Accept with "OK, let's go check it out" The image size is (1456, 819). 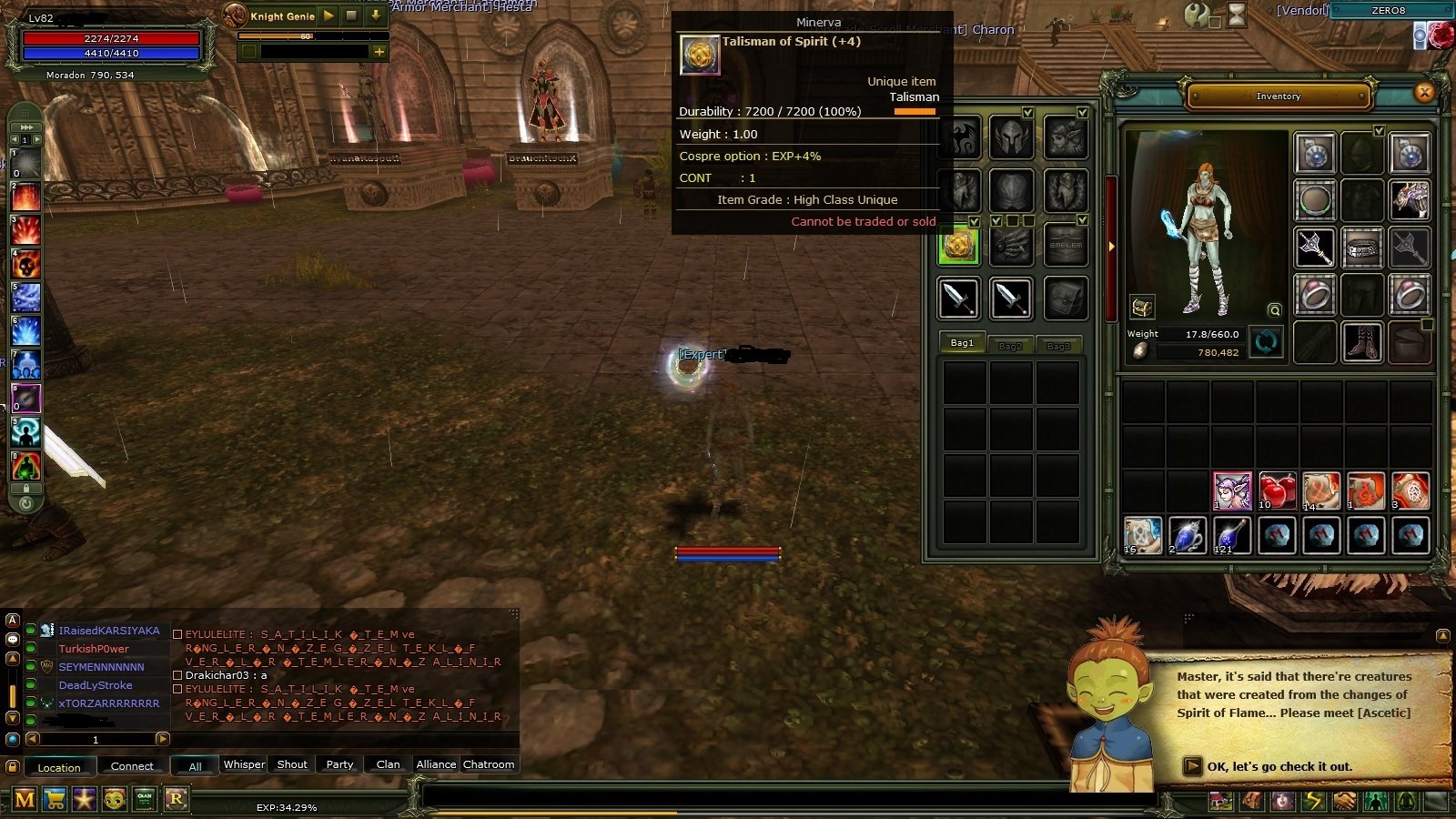pyautogui.click(x=1279, y=766)
